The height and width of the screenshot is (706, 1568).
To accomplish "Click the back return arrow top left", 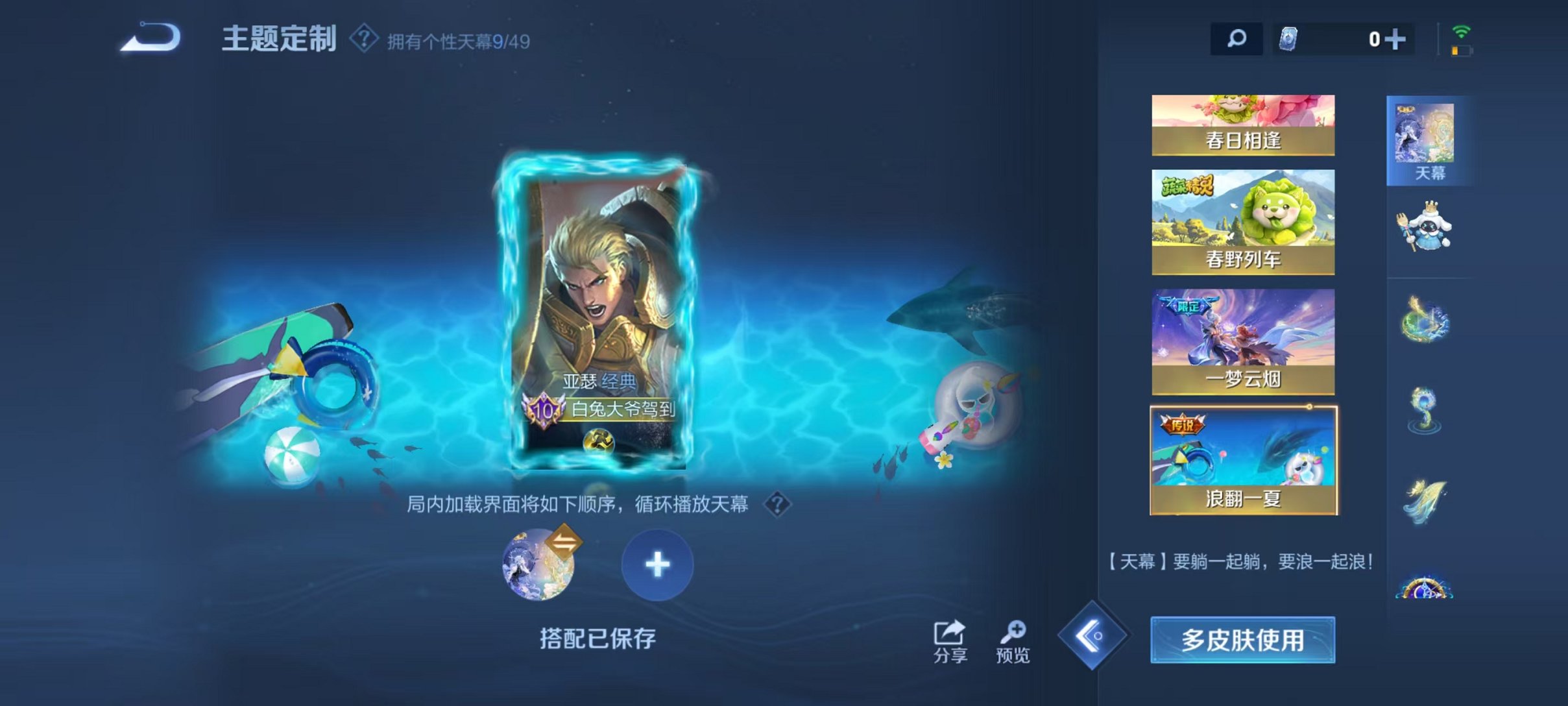I will [151, 39].
